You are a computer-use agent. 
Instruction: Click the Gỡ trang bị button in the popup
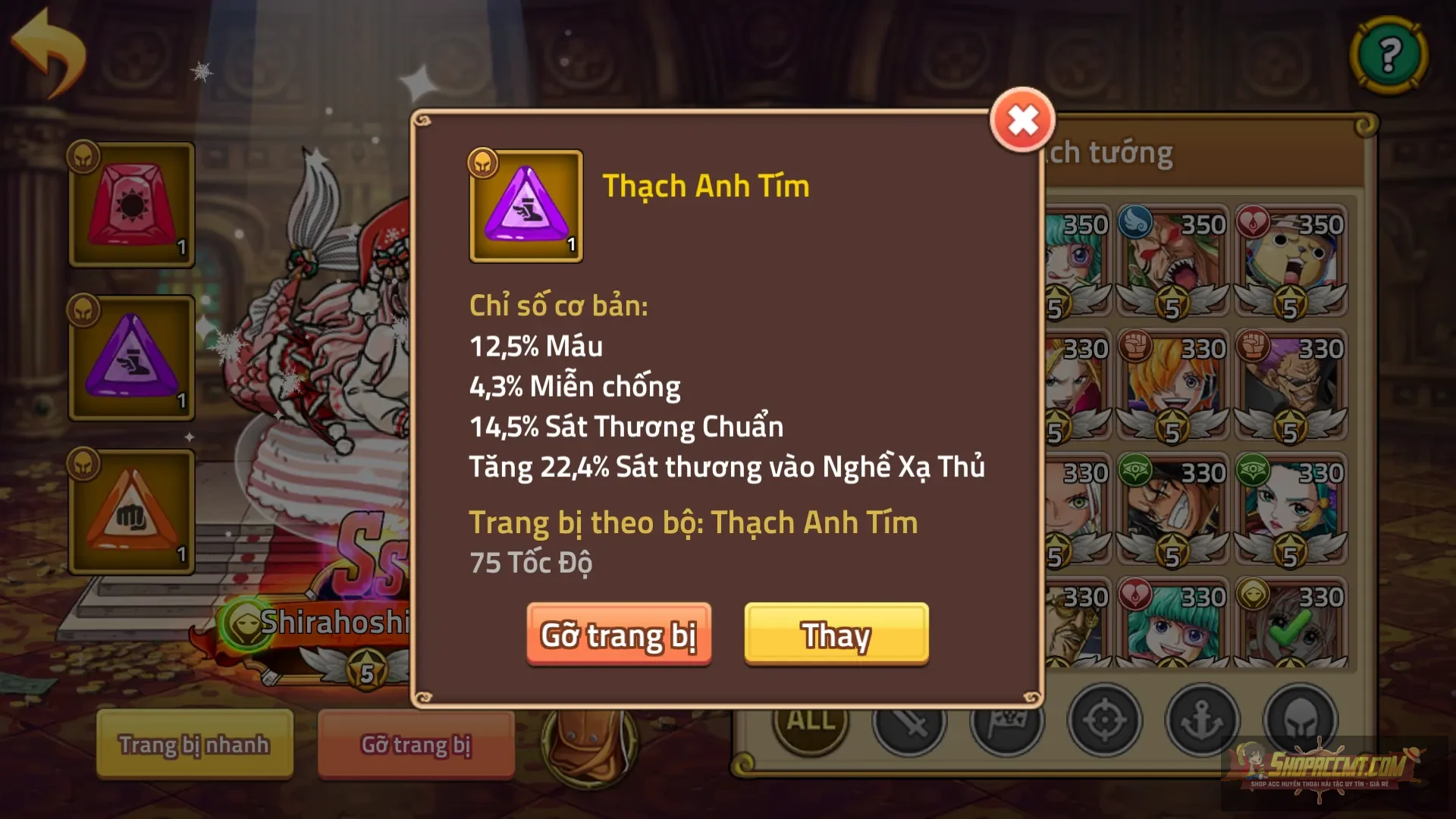(619, 635)
